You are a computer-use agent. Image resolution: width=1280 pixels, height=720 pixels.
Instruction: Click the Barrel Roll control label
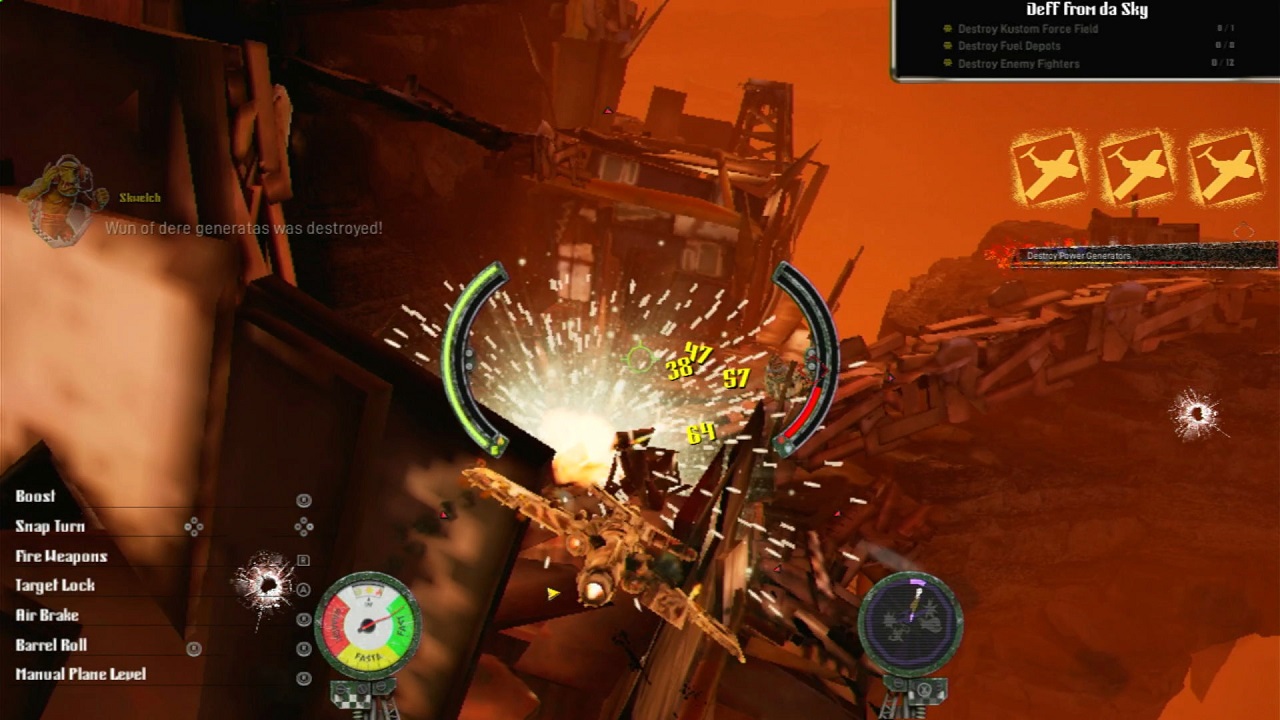tap(50, 645)
